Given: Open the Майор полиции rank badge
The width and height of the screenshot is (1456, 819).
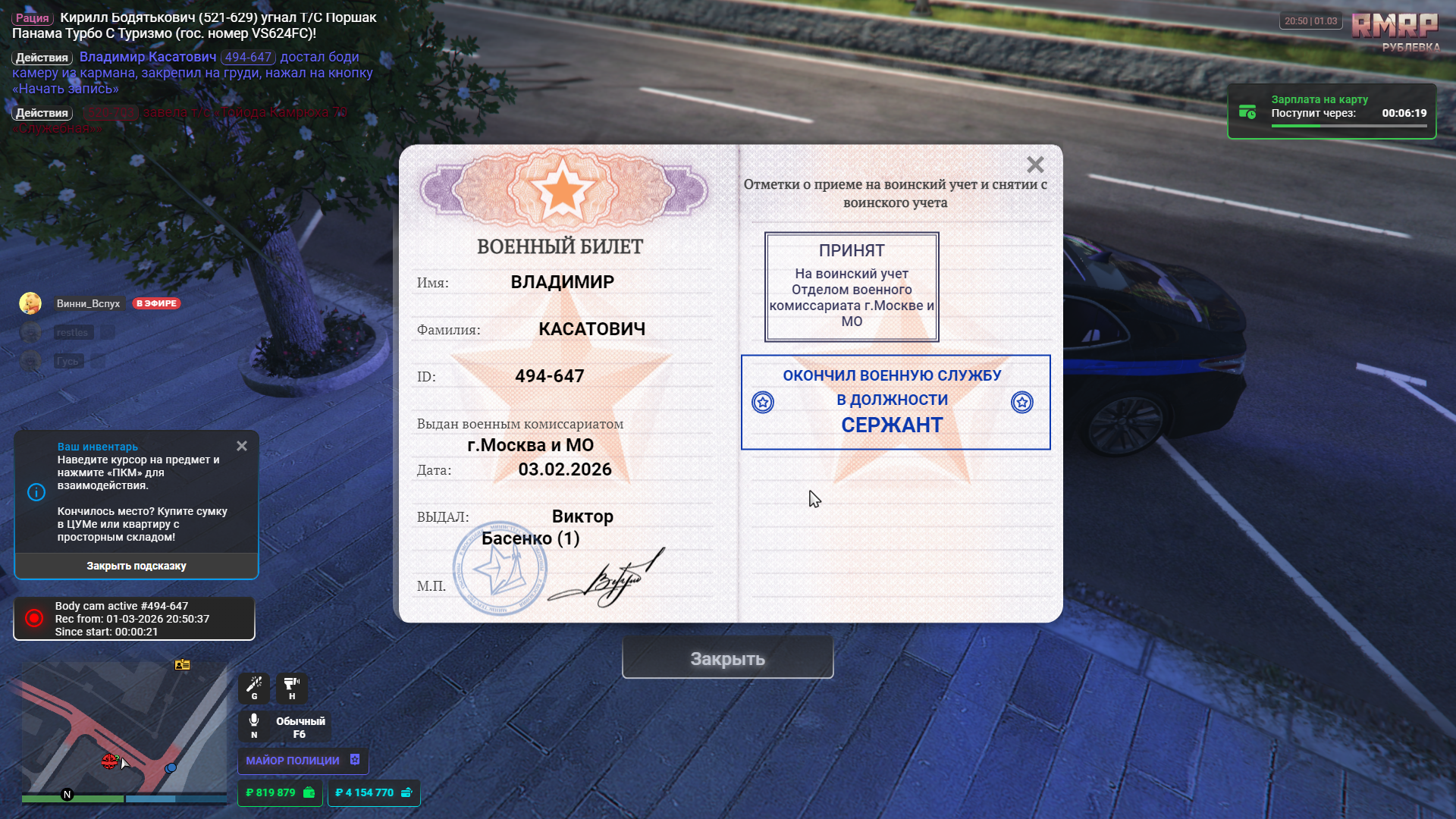Looking at the screenshot, I should pyautogui.click(x=303, y=760).
